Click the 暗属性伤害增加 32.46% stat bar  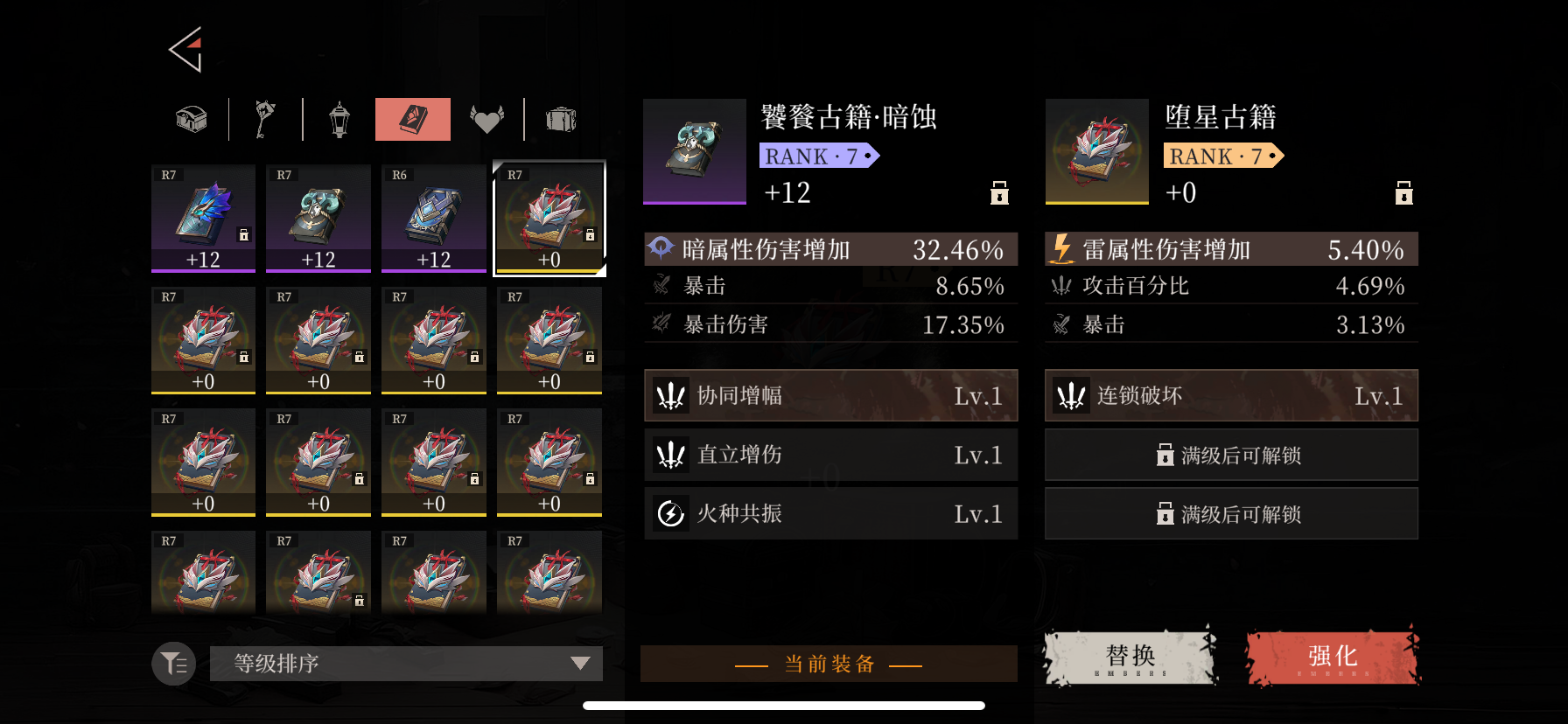click(x=829, y=249)
